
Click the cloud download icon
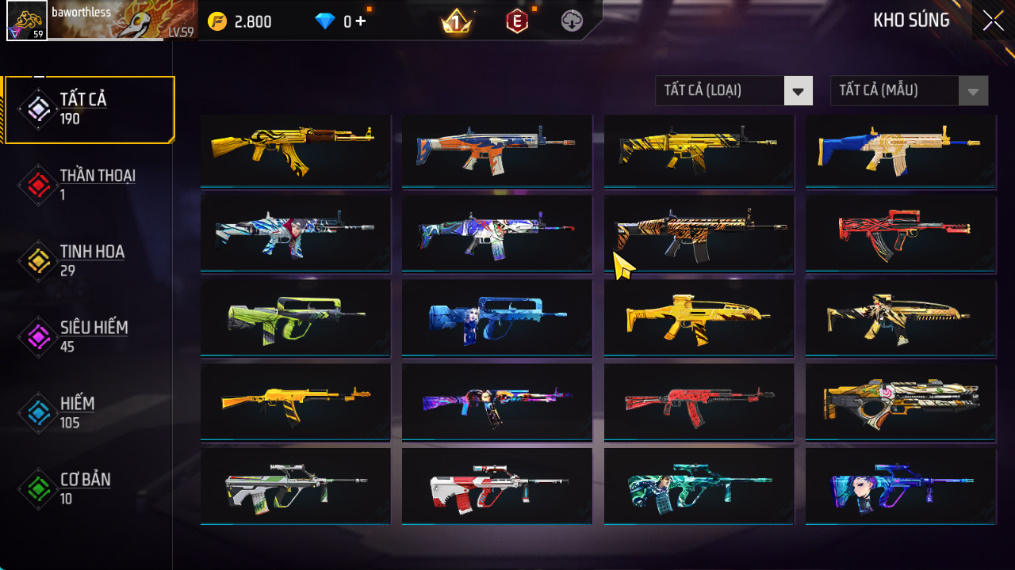(x=572, y=21)
